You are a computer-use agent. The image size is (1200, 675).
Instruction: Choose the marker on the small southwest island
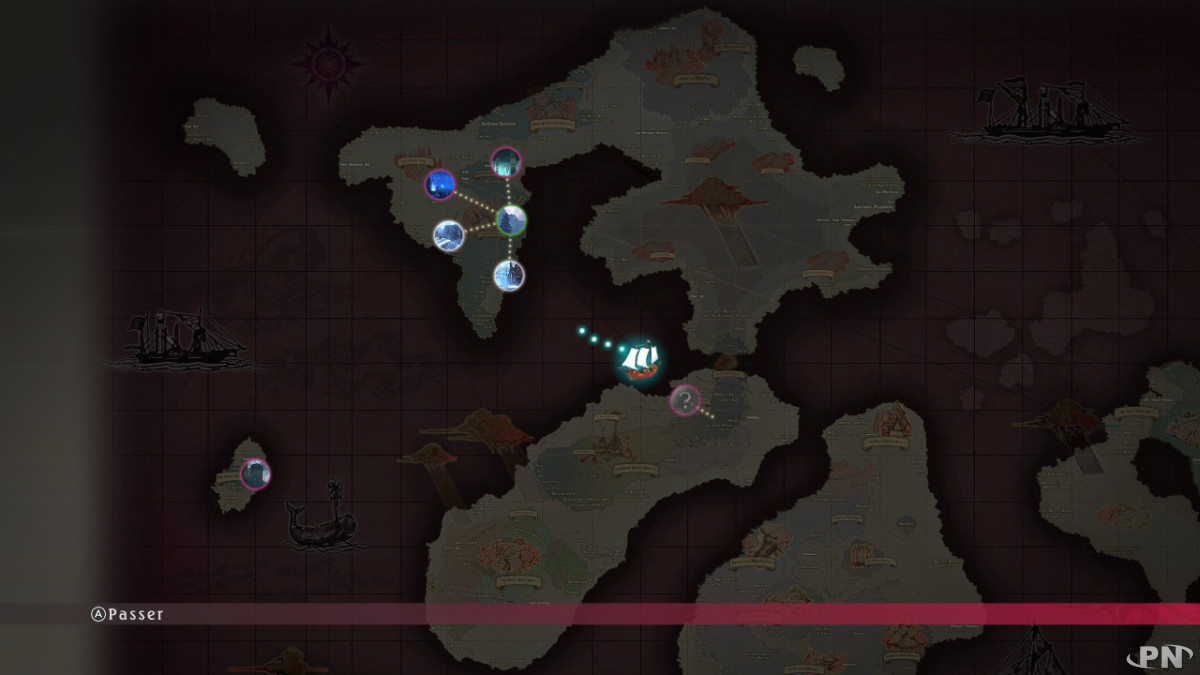click(255, 473)
